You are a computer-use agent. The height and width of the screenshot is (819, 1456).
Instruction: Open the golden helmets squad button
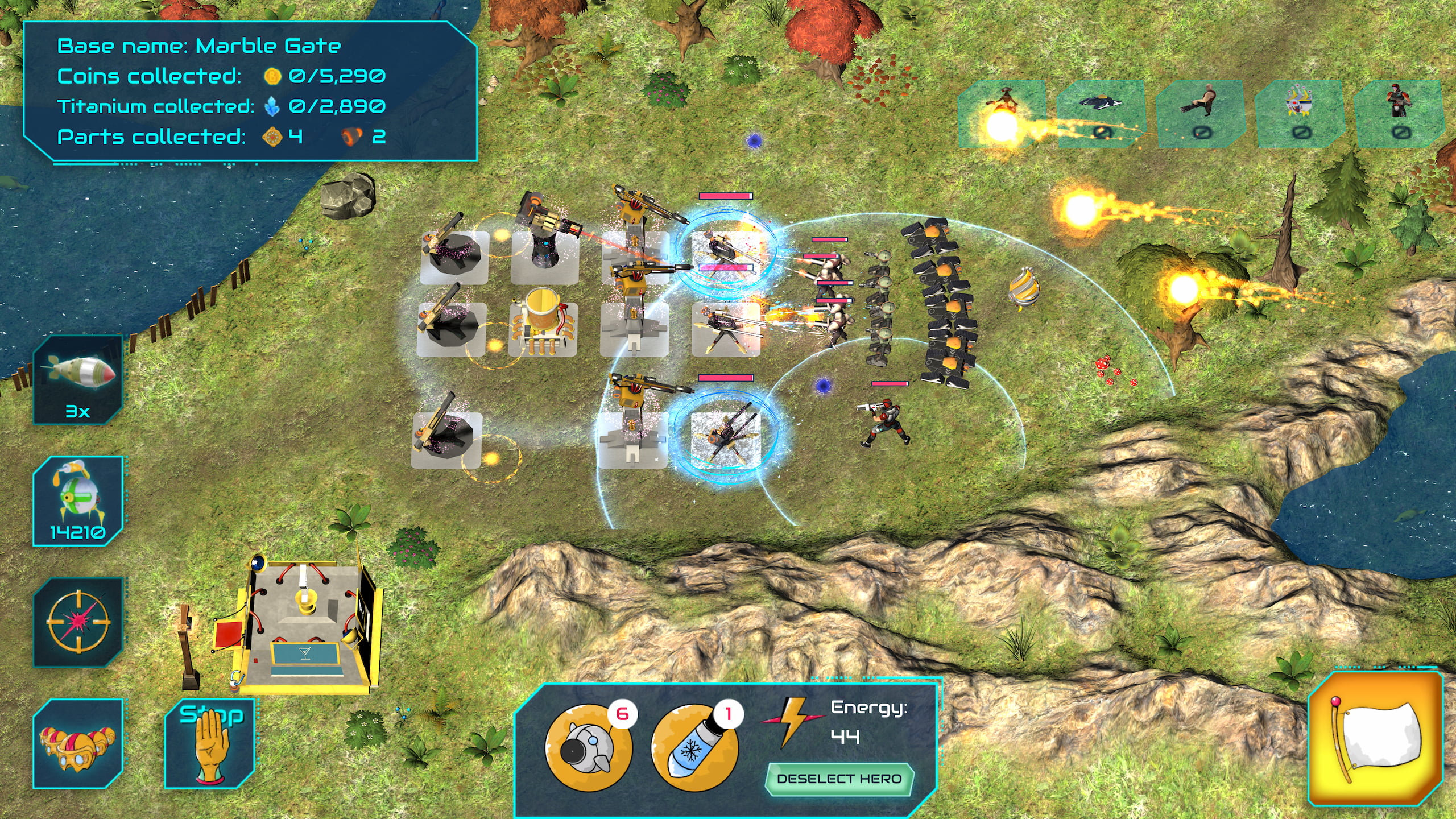pyautogui.click(x=78, y=743)
